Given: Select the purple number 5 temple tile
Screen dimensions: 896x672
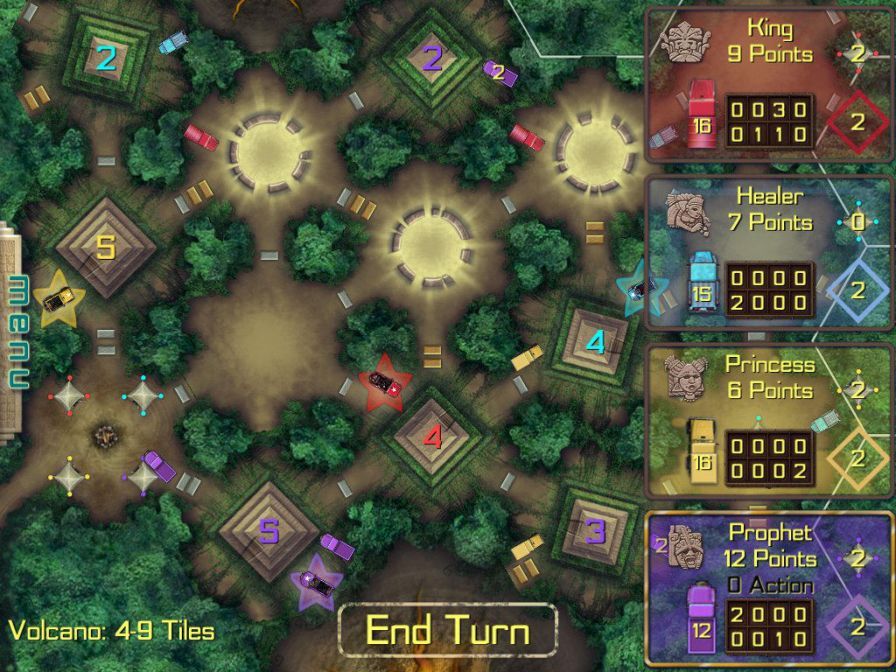Looking at the screenshot, I should [x=268, y=530].
